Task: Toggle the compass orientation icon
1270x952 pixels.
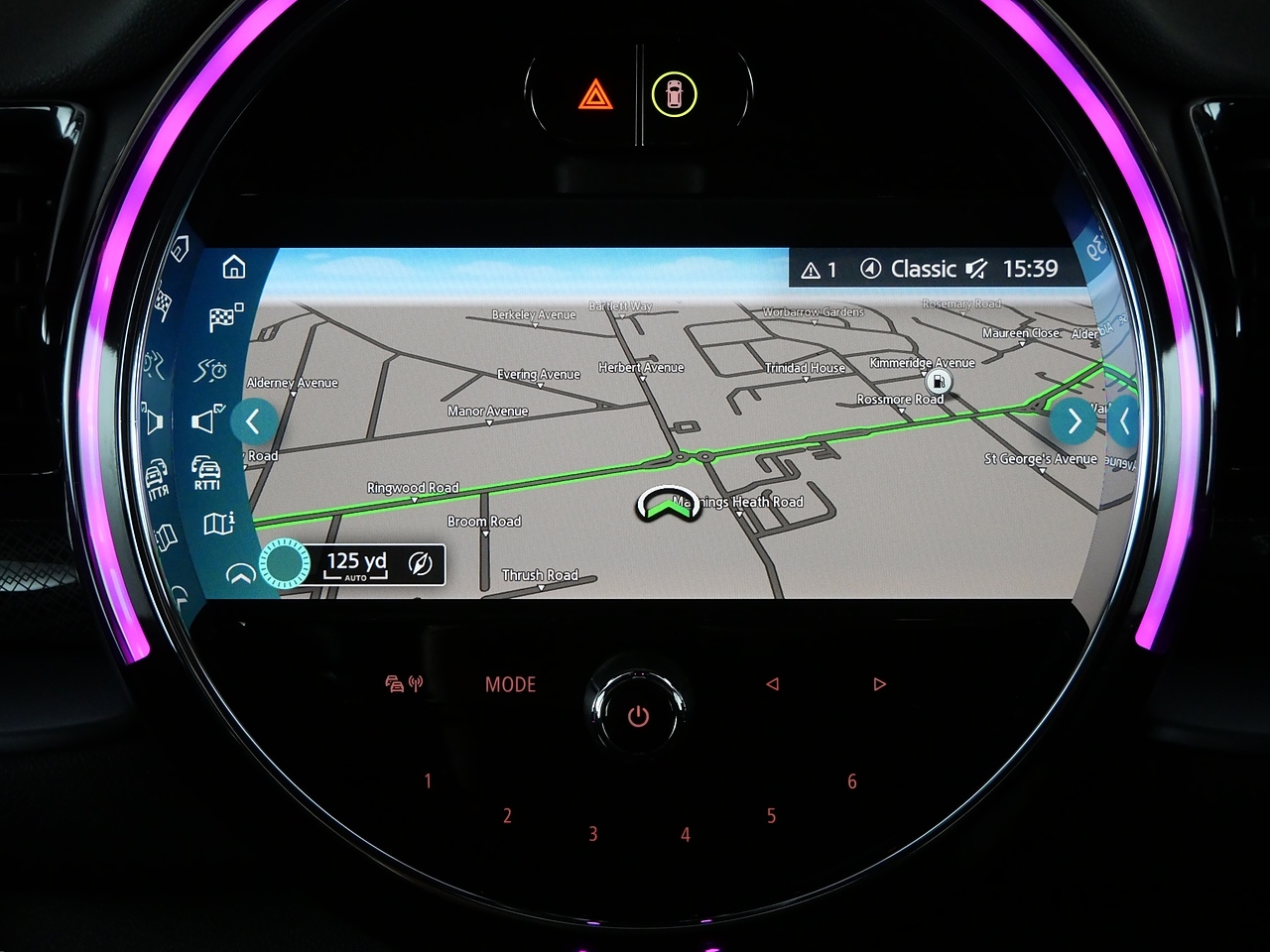Action: pyautogui.click(x=421, y=564)
